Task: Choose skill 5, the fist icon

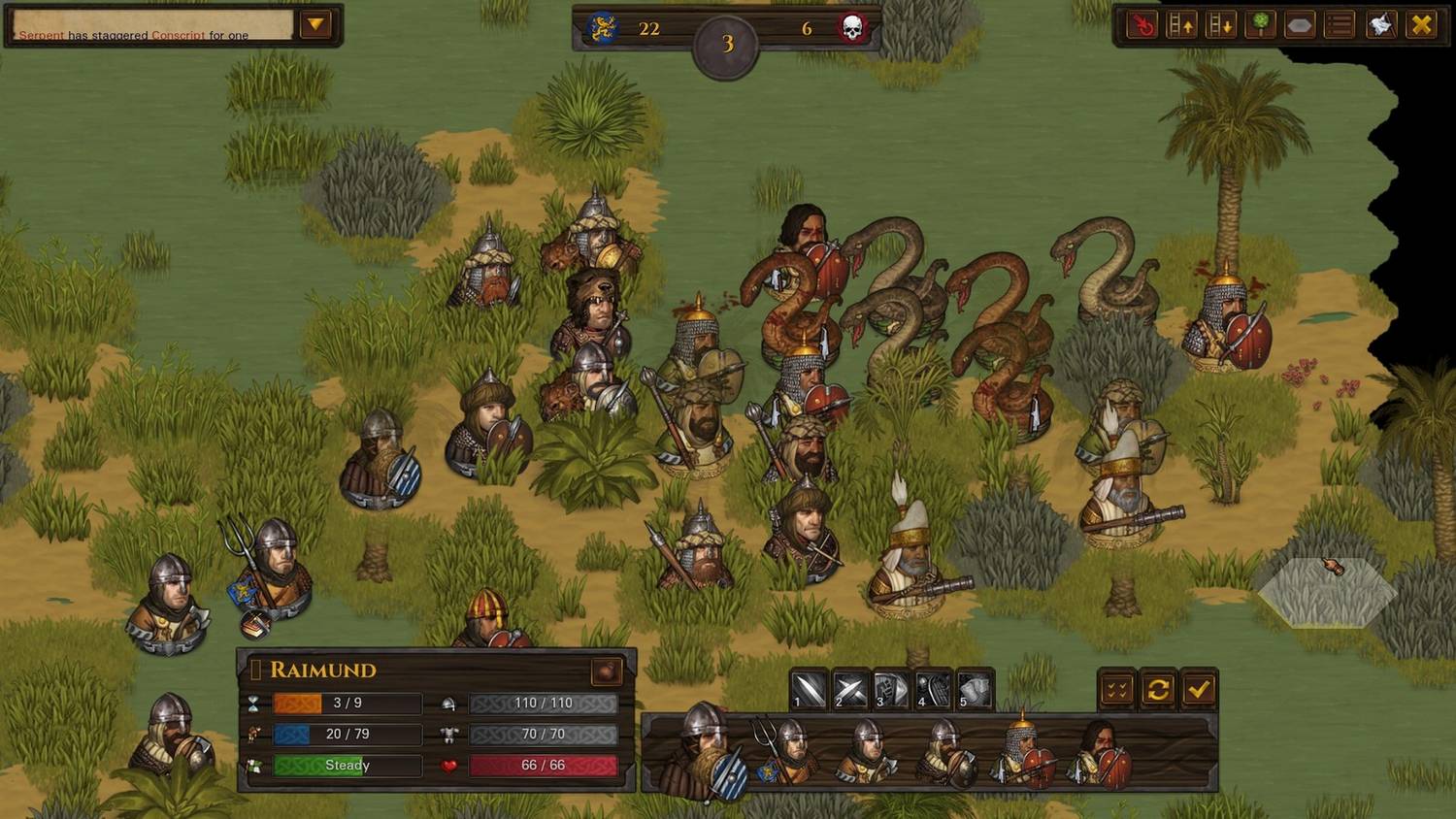Action: 976,690
